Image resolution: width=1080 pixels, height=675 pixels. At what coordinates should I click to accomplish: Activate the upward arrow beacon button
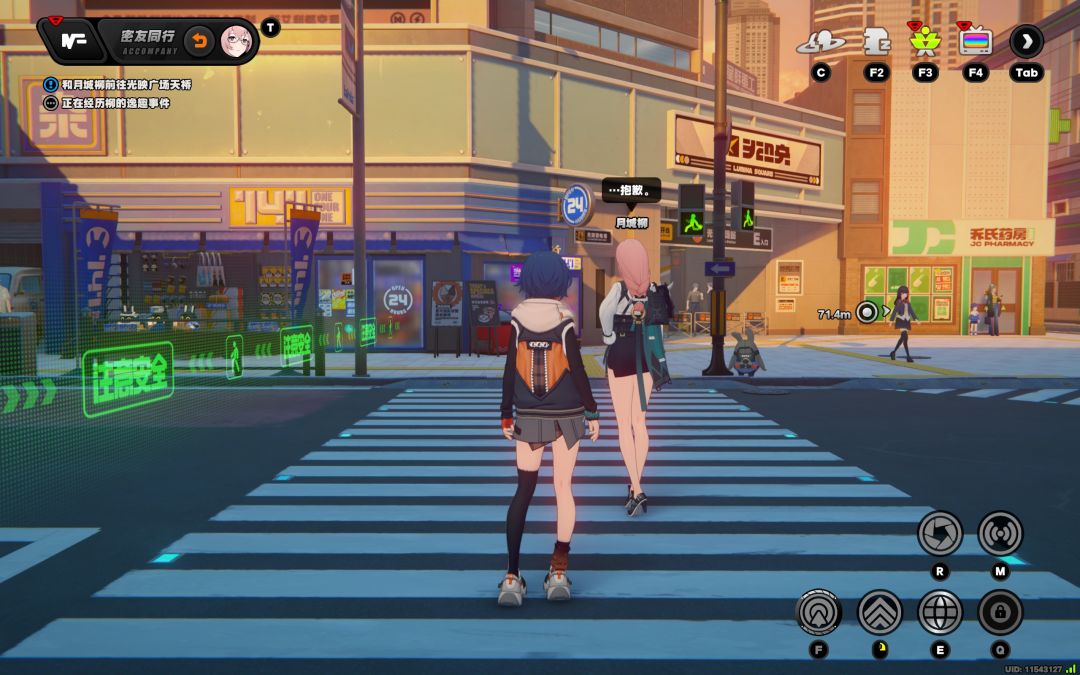click(819, 612)
